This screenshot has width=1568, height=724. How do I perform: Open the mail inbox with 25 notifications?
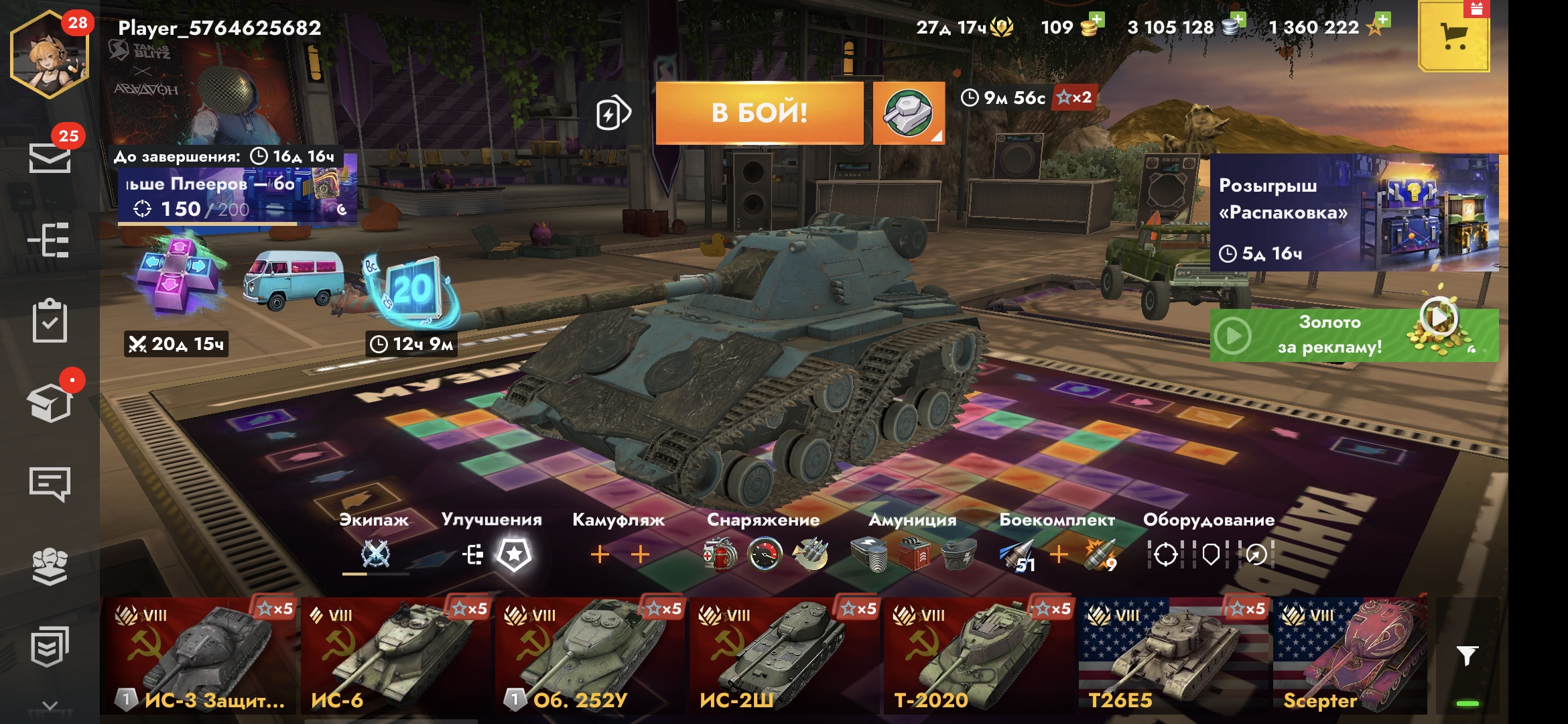pyautogui.click(x=50, y=158)
